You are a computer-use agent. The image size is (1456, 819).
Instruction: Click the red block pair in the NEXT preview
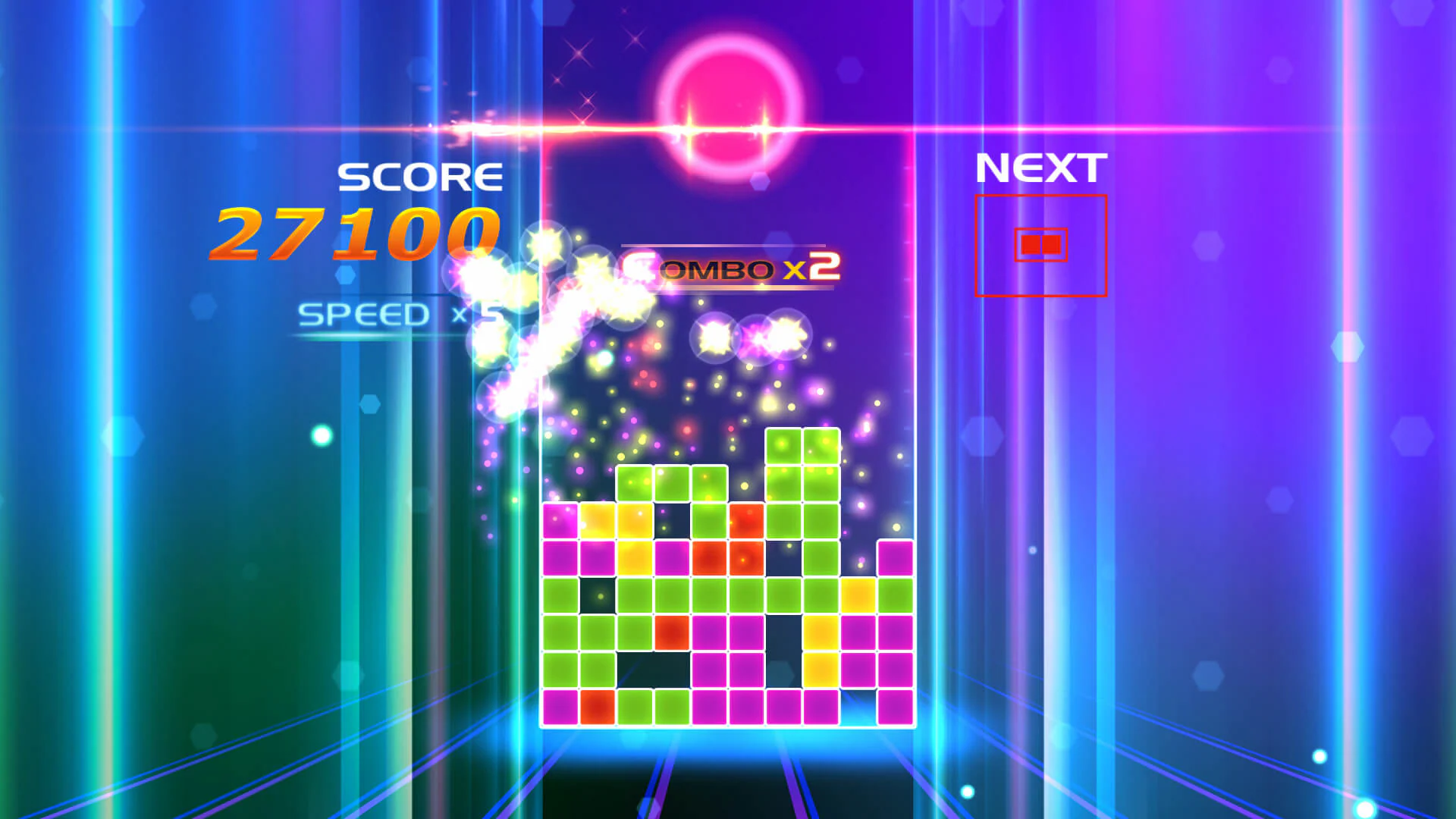[x=1040, y=243]
